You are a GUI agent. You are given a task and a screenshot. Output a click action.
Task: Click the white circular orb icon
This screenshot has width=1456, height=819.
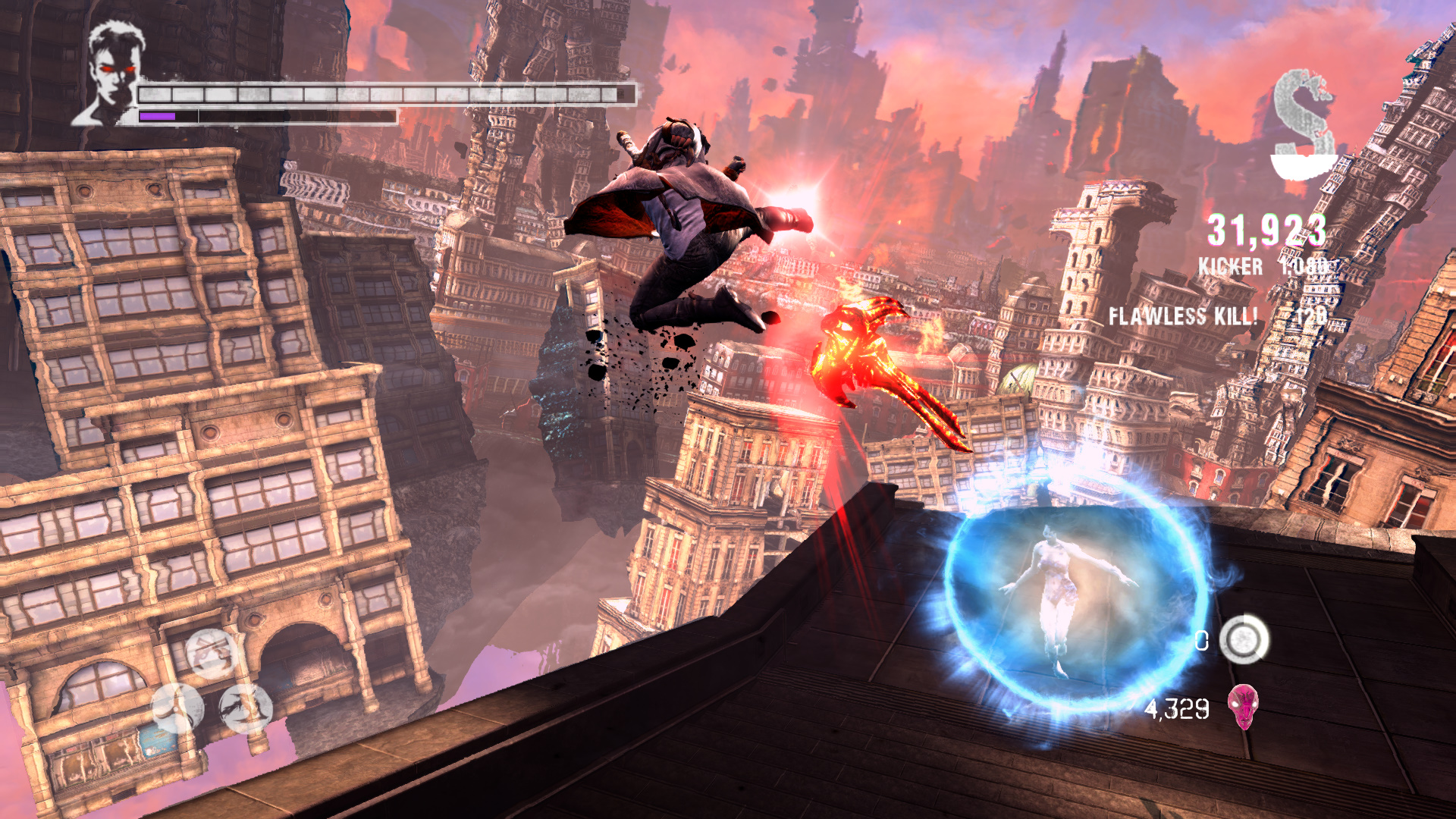tap(1244, 639)
